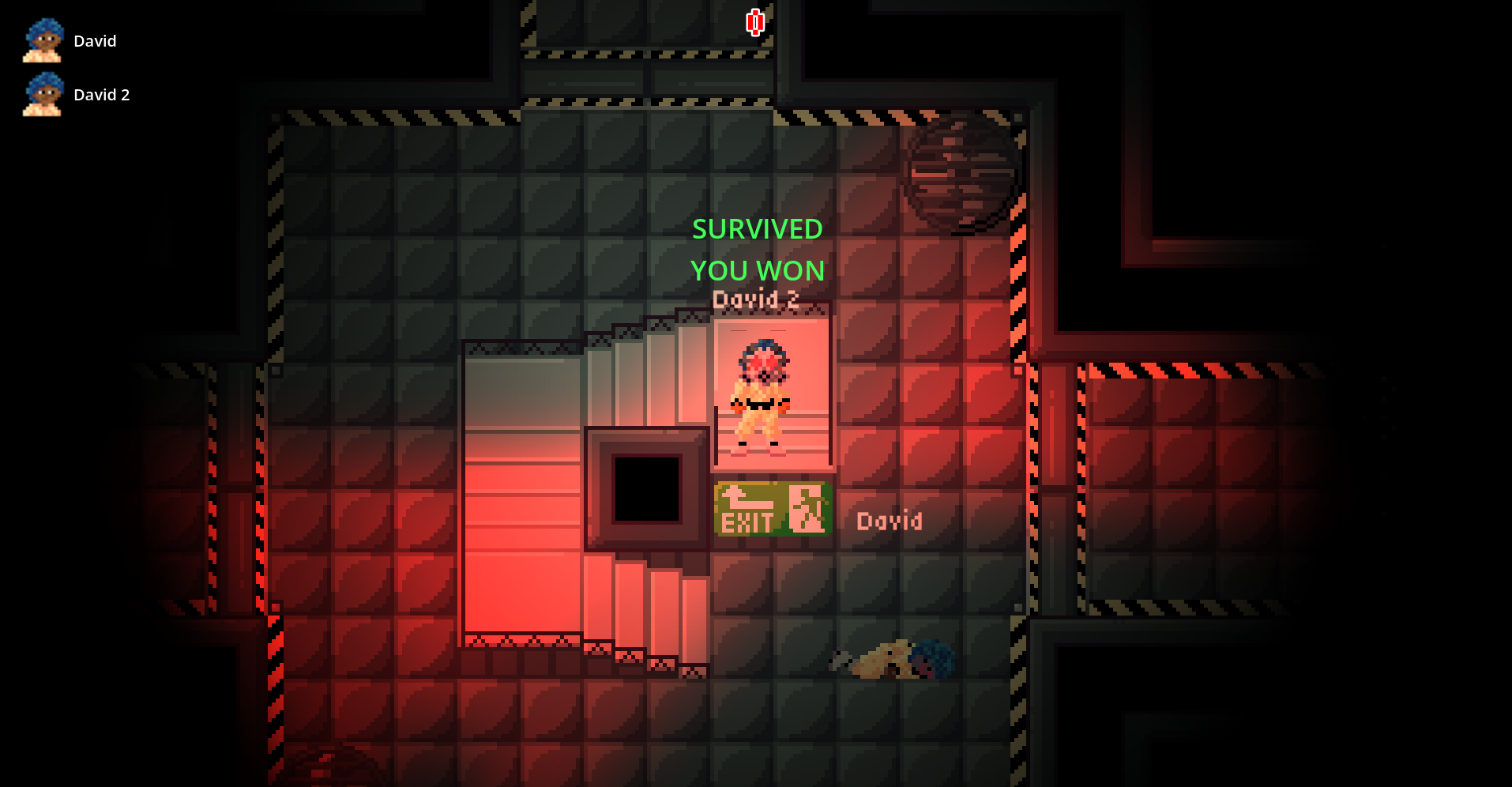Image resolution: width=1512 pixels, height=787 pixels.
Task: Click David entry in the roster
Action: pos(95,40)
